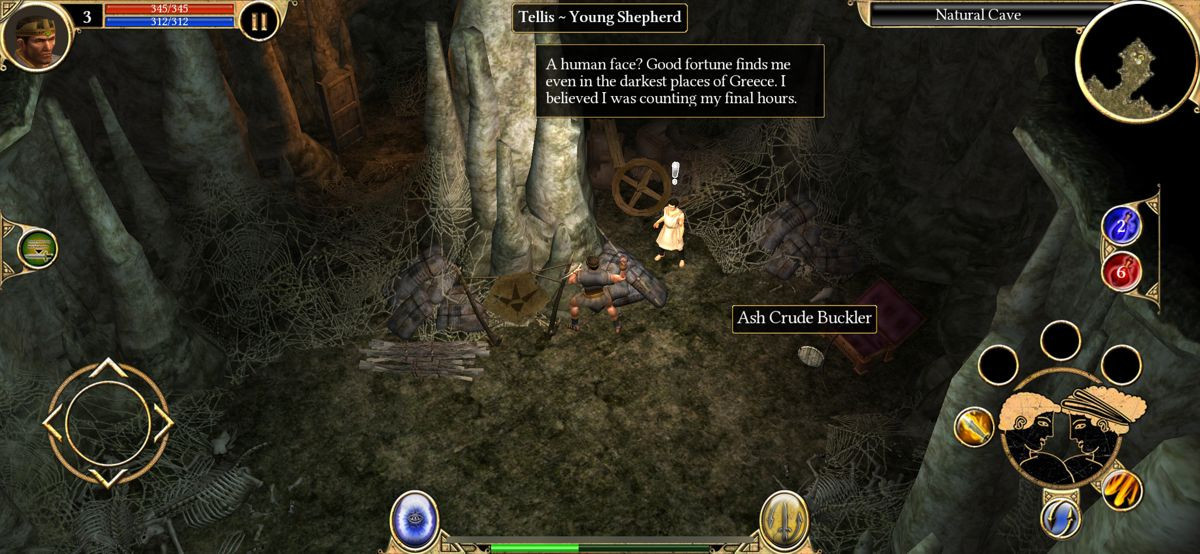This screenshot has width=1200, height=554.
Task: Trigger the orange flame claw skill
Action: (1121, 490)
